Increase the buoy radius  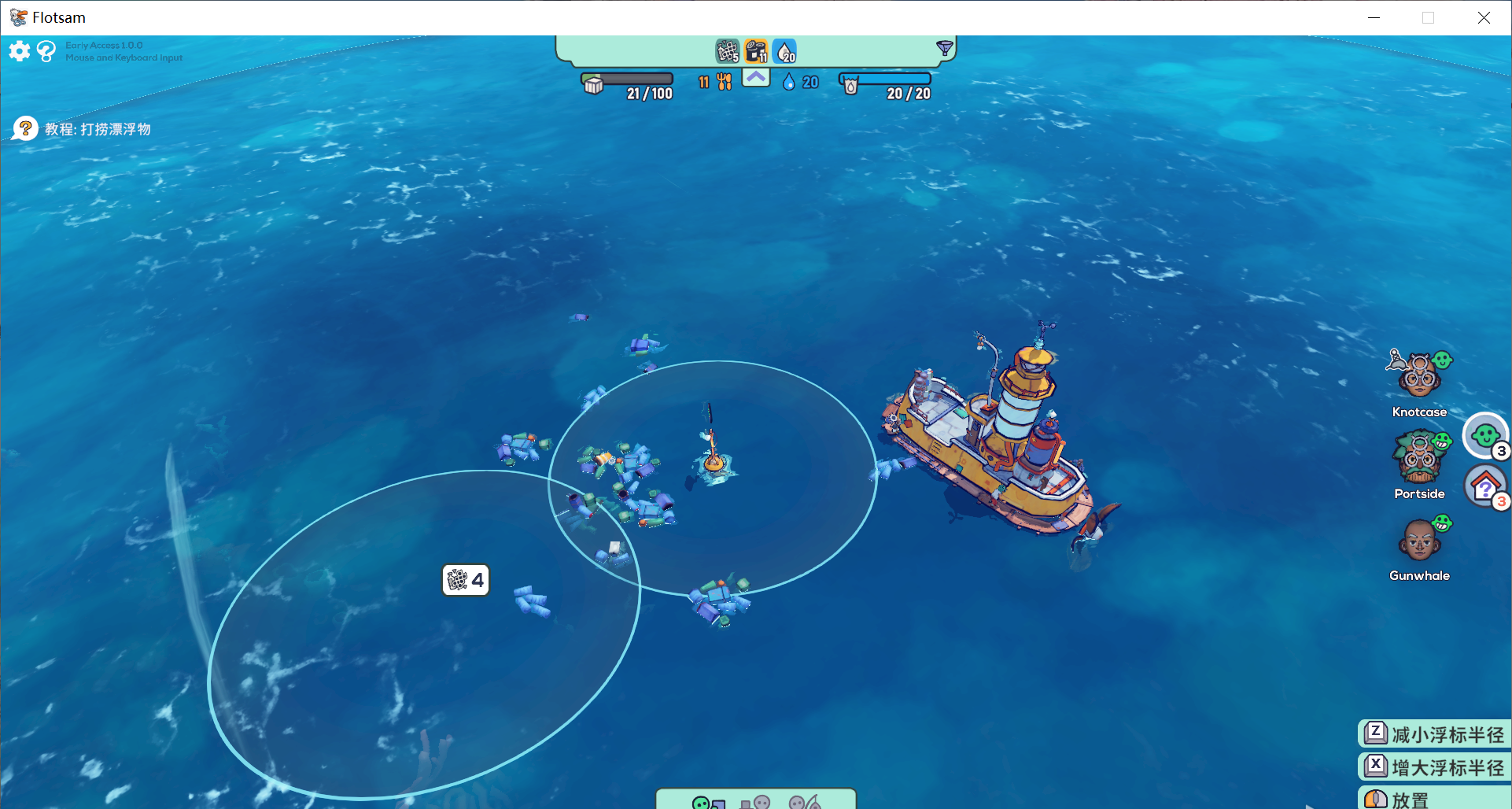(x=1435, y=767)
